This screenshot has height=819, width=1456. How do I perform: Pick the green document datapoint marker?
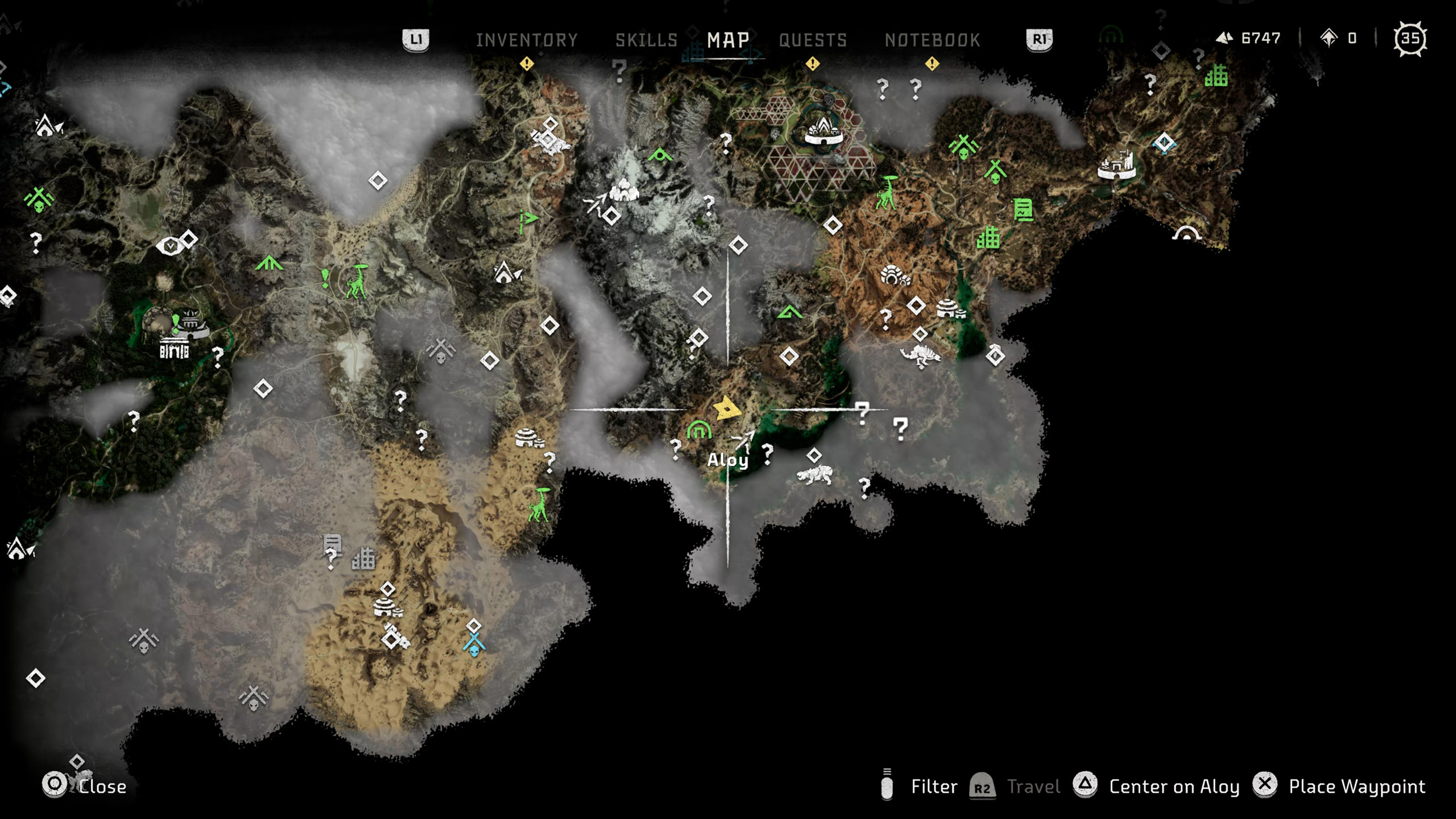1023,210
